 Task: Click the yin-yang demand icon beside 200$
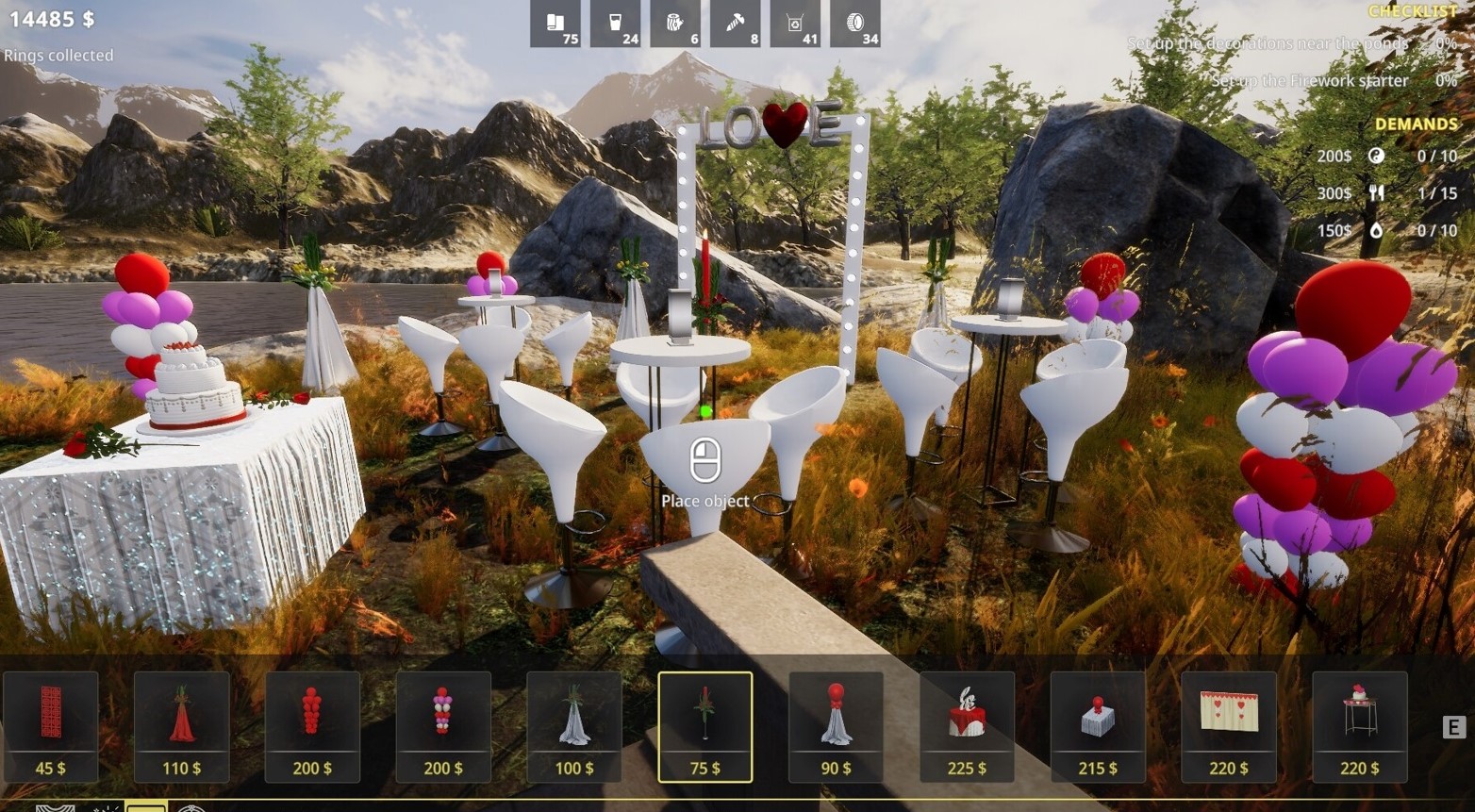click(1377, 156)
